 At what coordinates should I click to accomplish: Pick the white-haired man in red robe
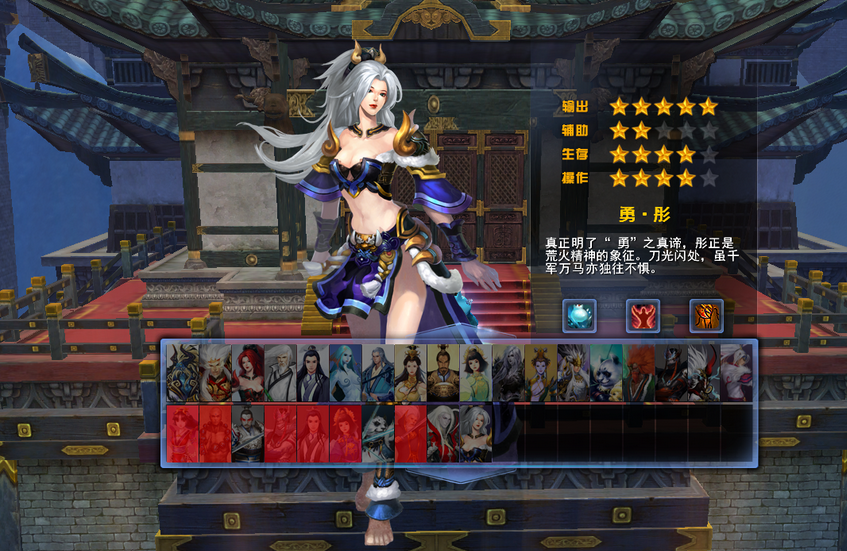[x=443, y=433]
